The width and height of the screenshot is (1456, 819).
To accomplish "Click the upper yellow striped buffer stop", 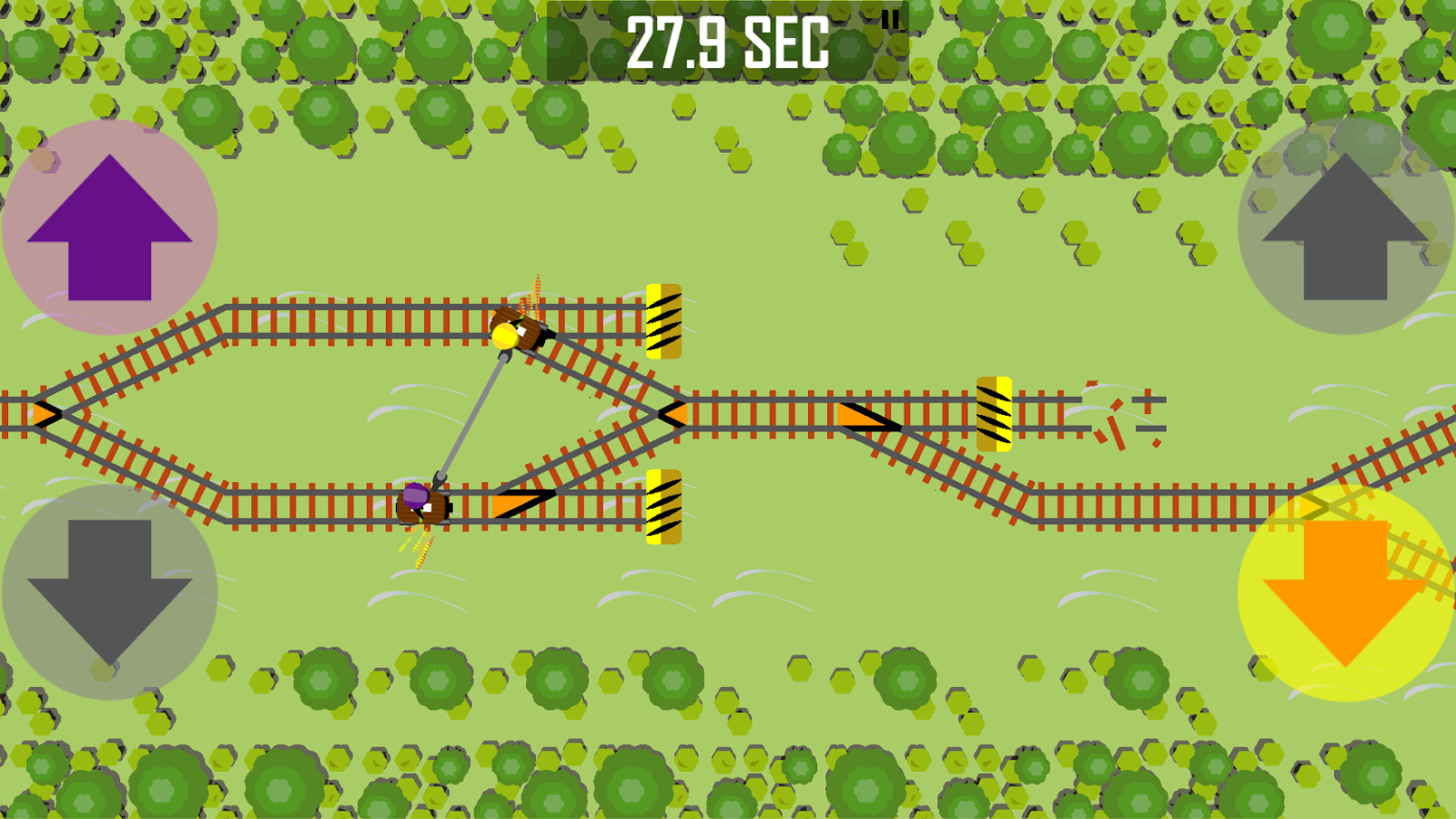I will coord(662,318).
